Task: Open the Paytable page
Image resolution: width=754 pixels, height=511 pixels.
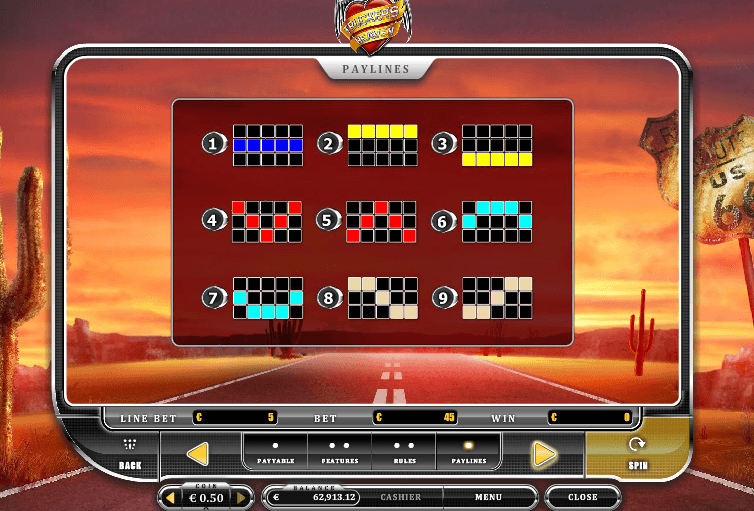Action: click(275, 452)
